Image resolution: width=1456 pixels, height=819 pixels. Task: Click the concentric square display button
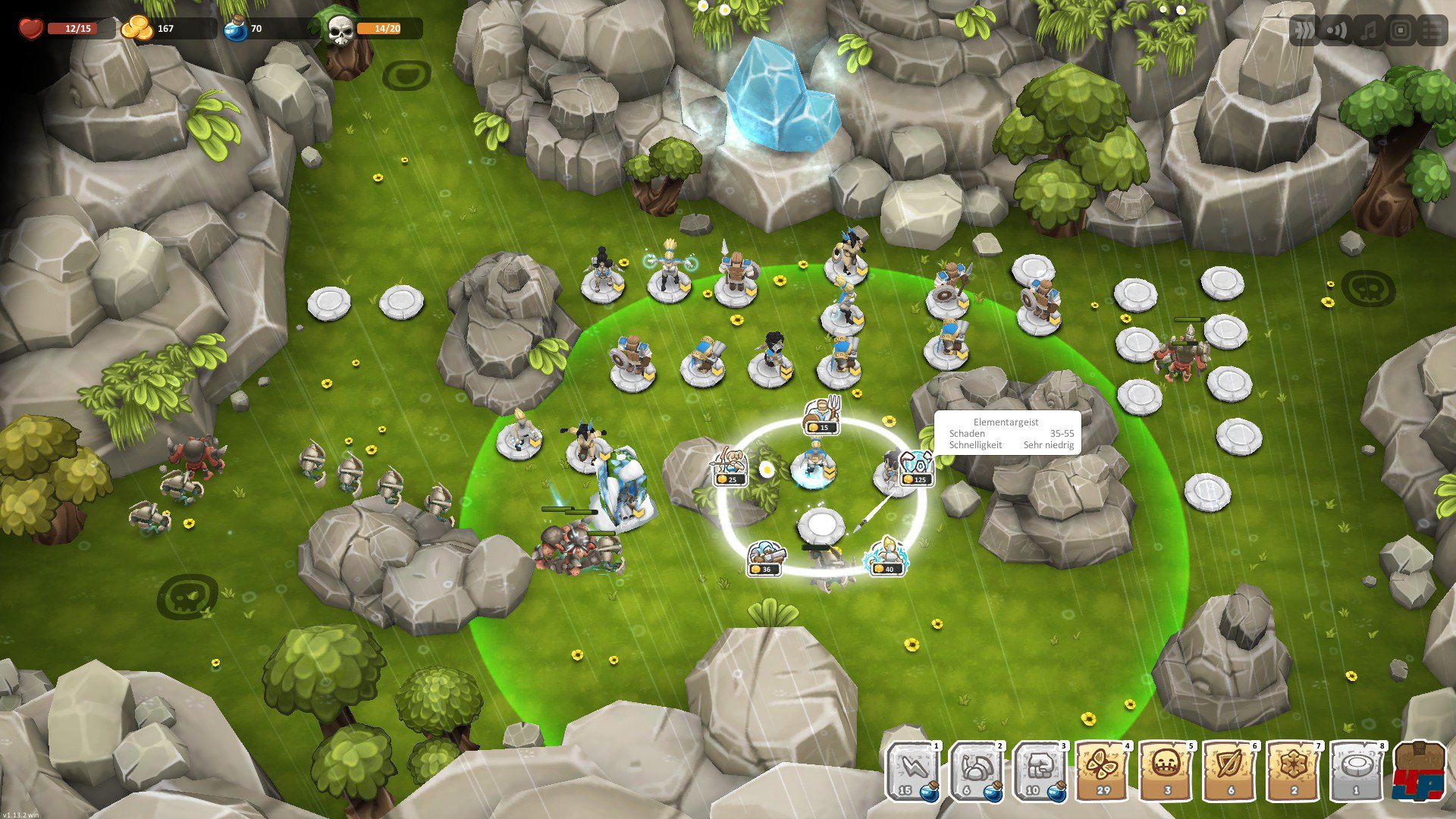[x=1401, y=31]
